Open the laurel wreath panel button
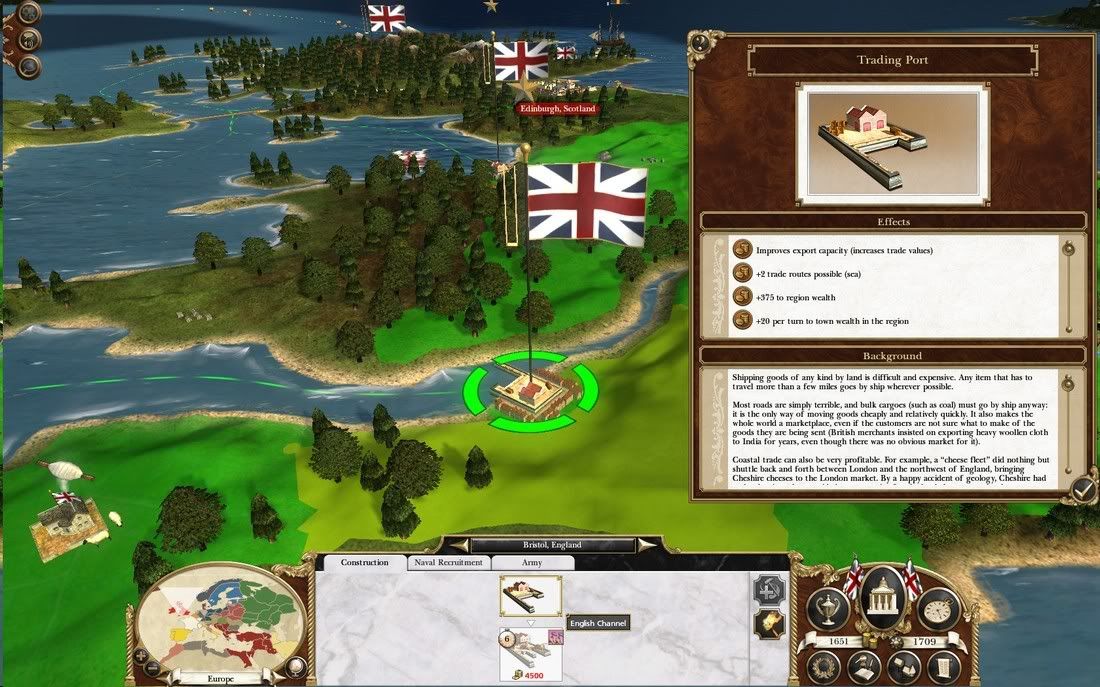1100x687 pixels. tap(825, 666)
